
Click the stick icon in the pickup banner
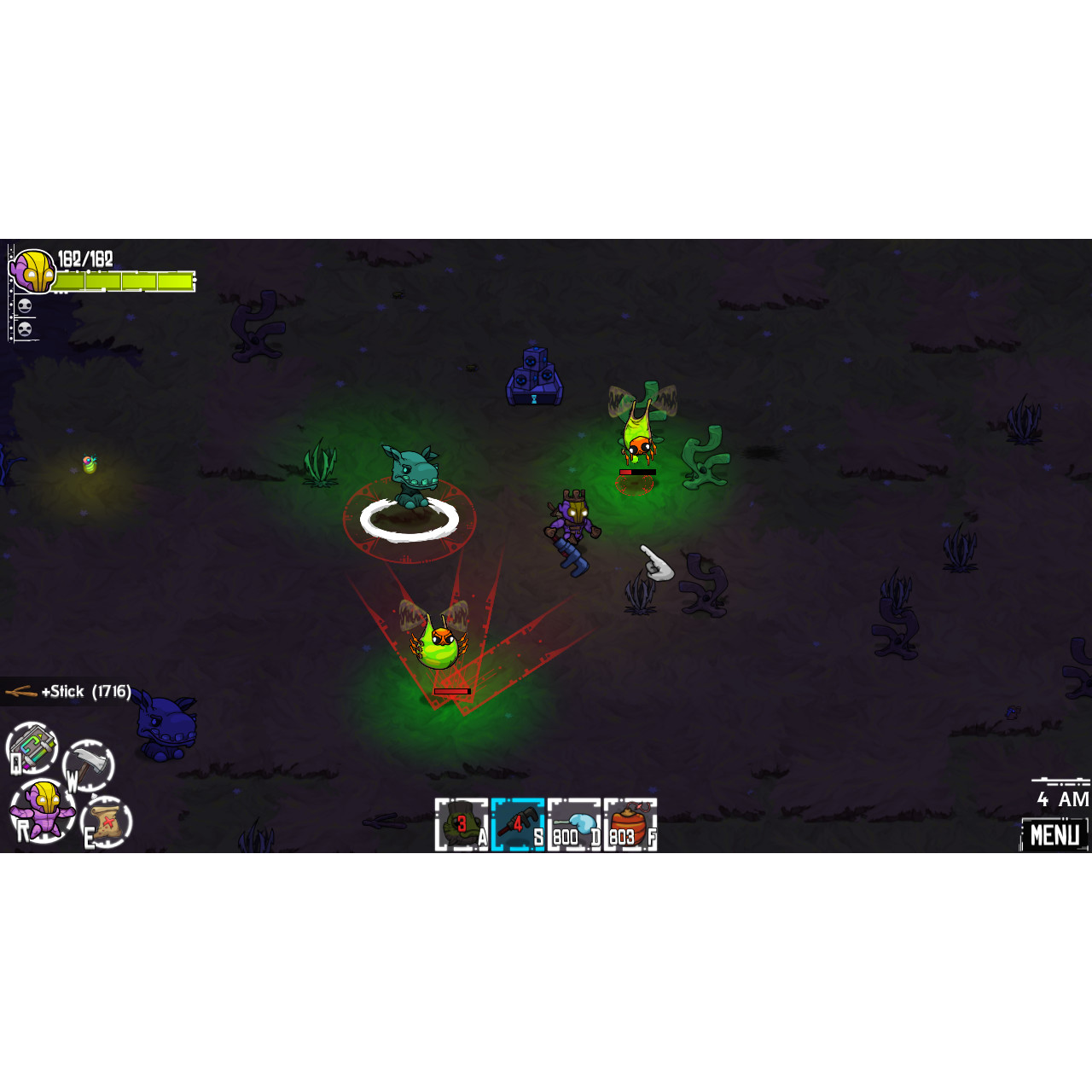coord(19,691)
